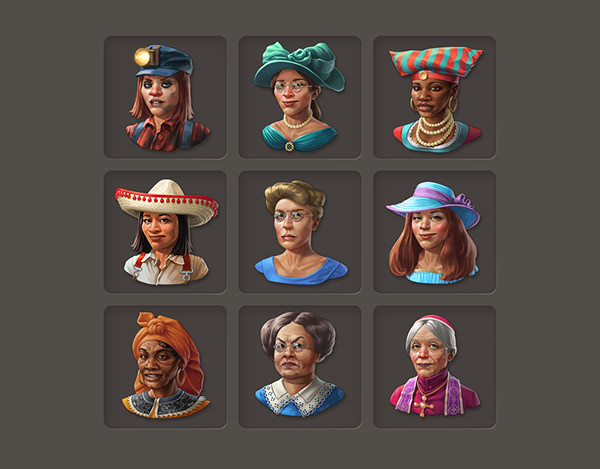The image size is (600, 469).
Task: Select the redhead in blue sun hat
Action: (434, 232)
